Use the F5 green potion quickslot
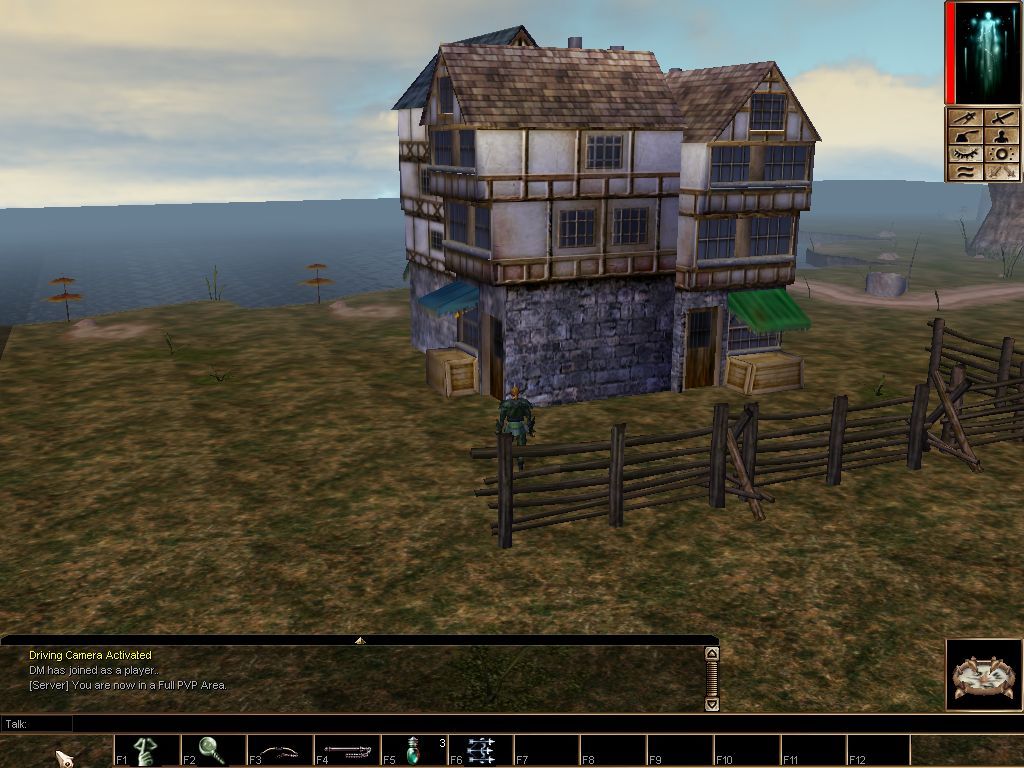 414,750
